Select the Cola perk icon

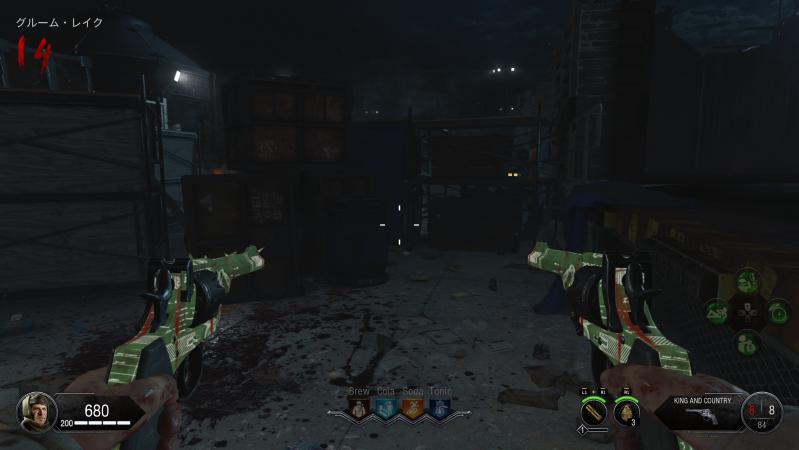pyautogui.click(x=385, y=407)
